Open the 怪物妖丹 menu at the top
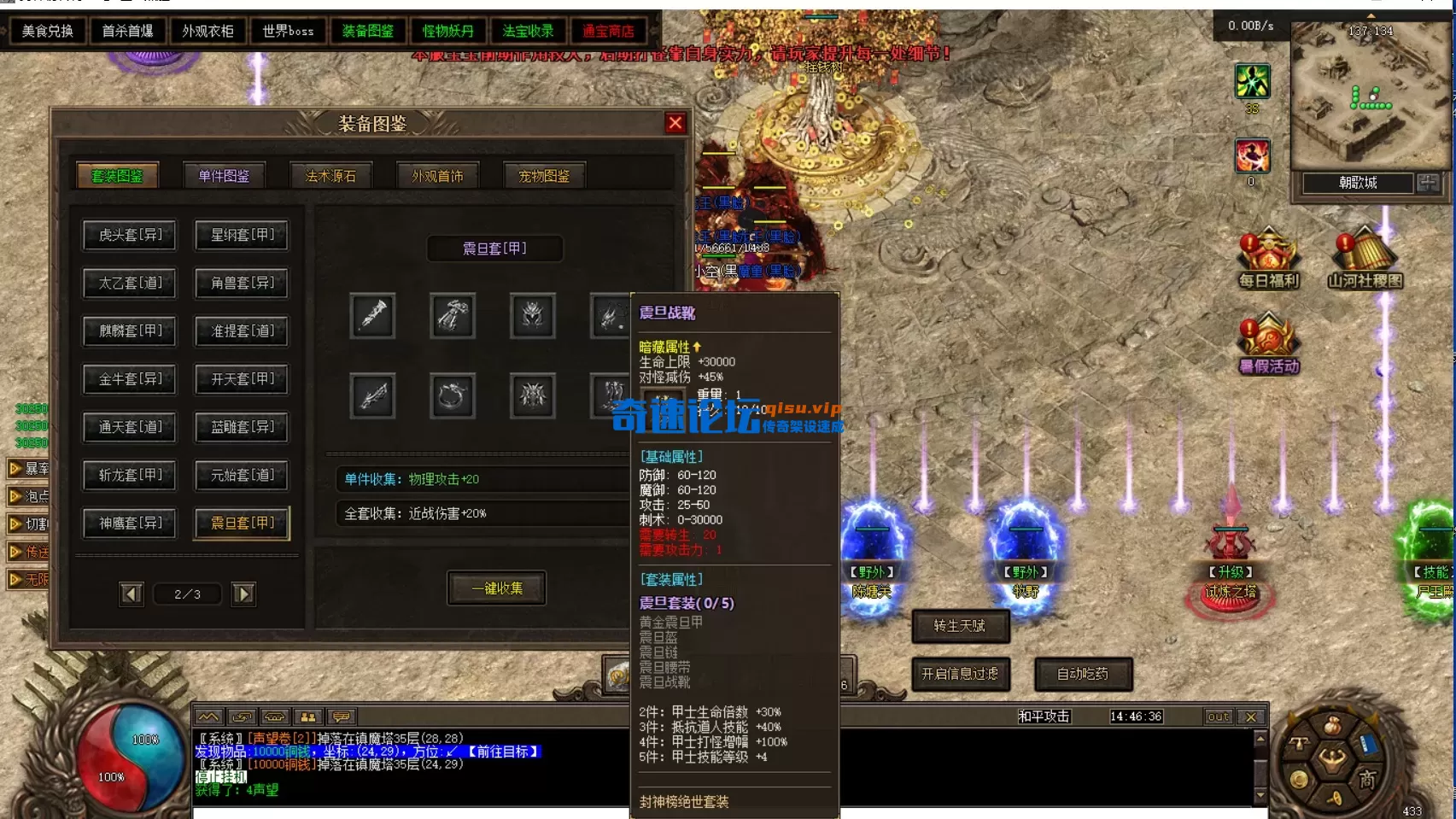 pos(448,31)
